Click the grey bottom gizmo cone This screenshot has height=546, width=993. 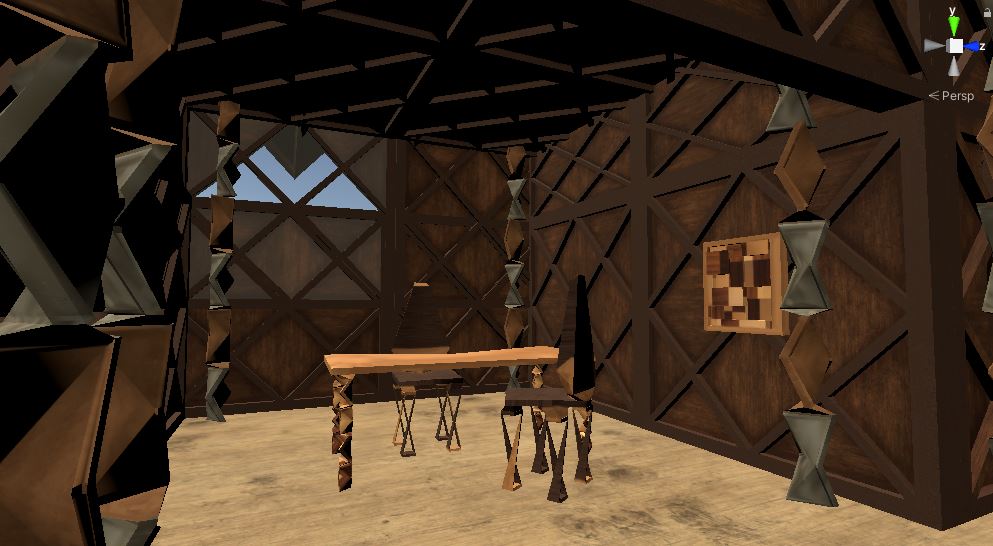[x=955, y=66]
